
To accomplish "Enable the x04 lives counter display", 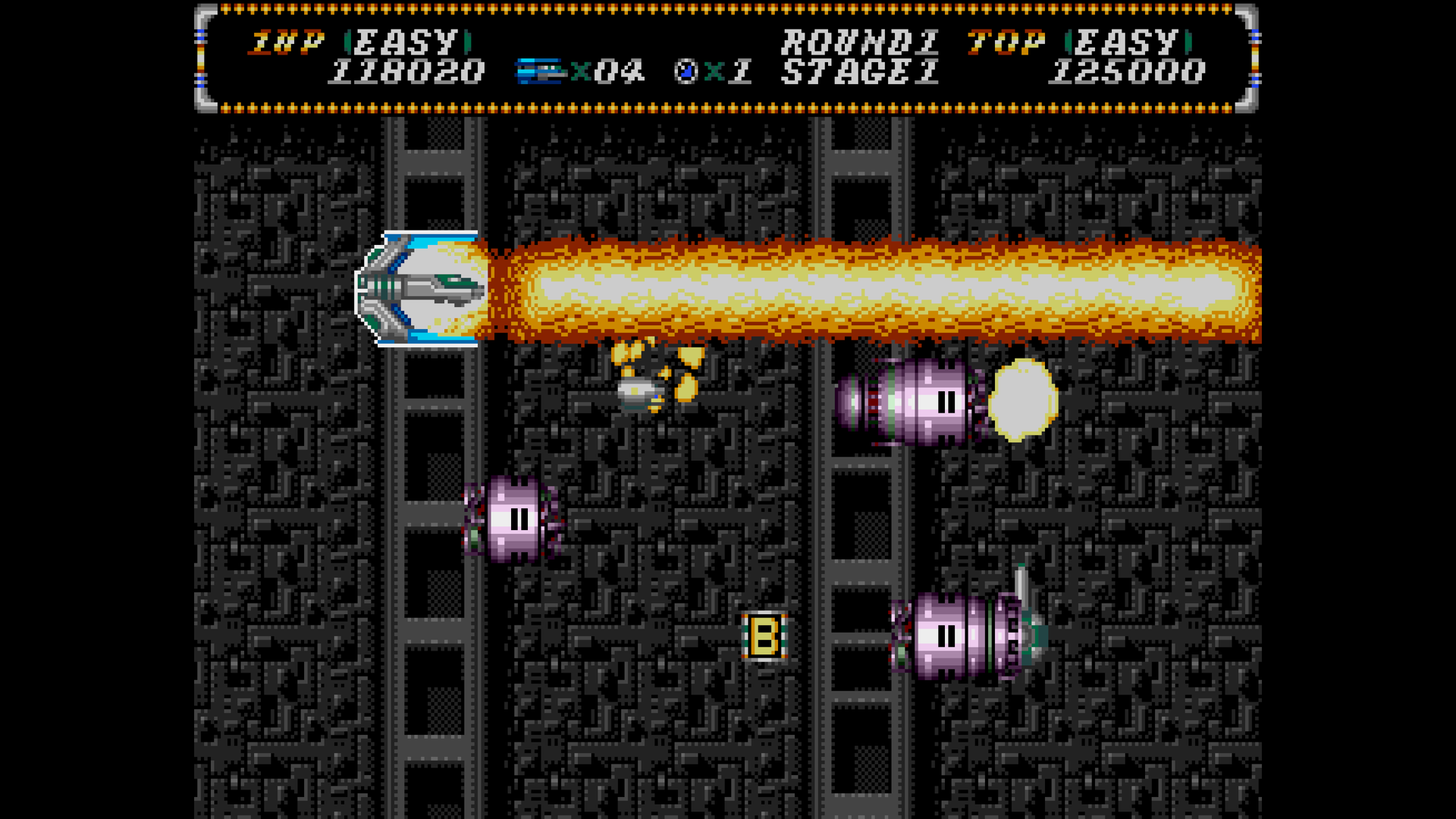I will tap(607, 71).
